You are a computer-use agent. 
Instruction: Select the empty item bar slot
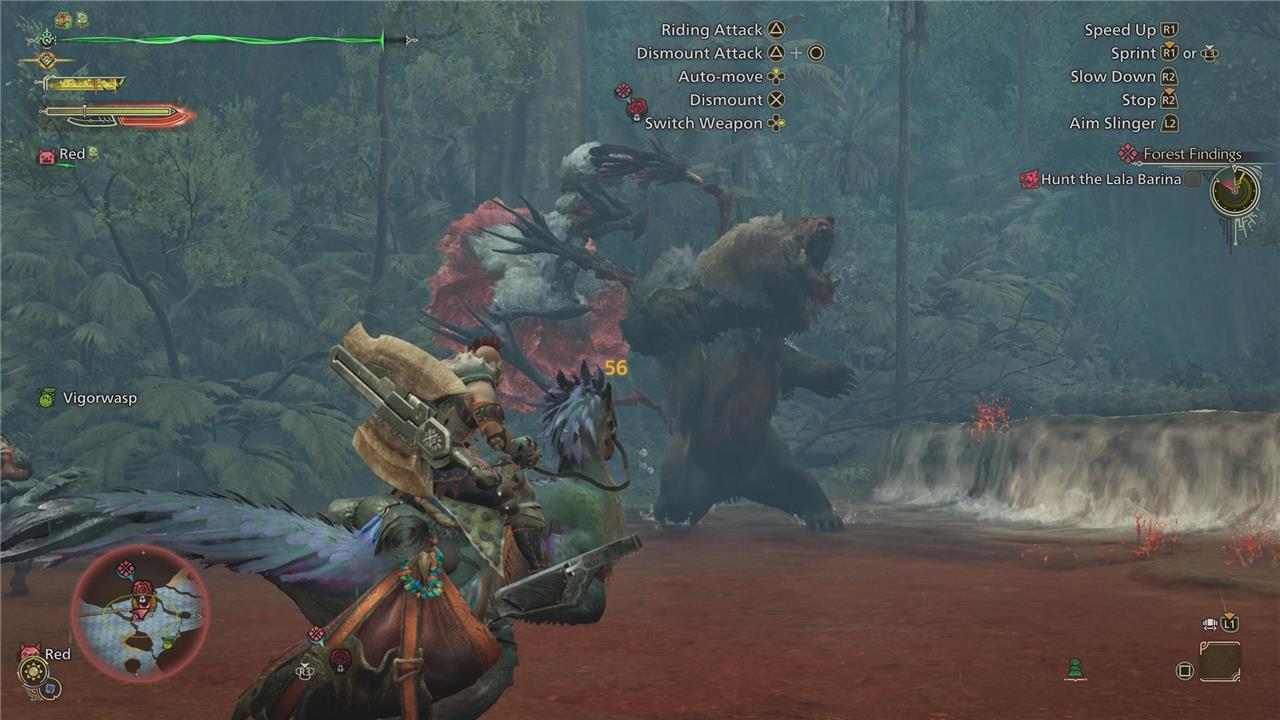1220,662
